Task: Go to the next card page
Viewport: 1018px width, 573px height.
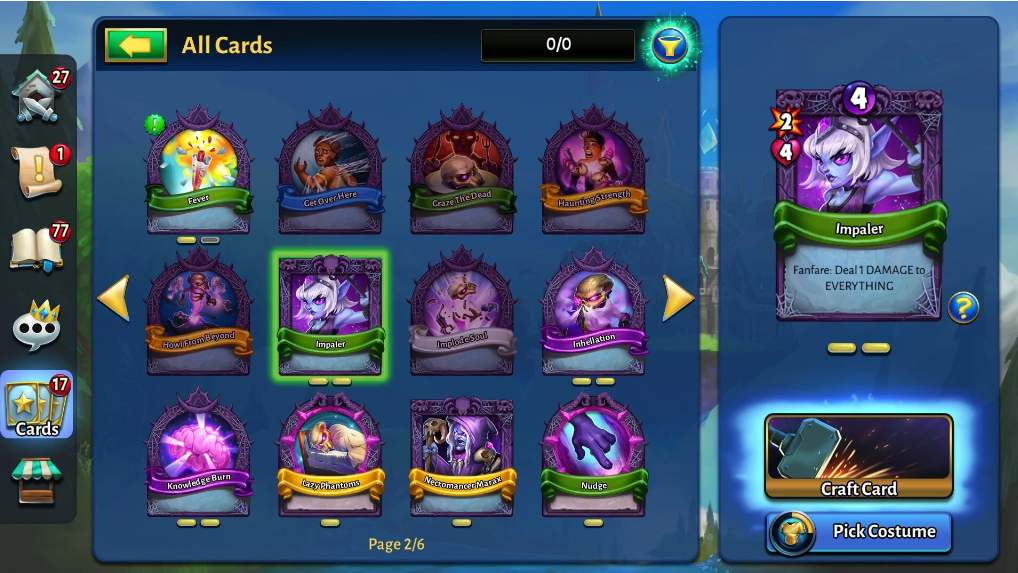Action: pyautogui.click(x=678, y=299)
